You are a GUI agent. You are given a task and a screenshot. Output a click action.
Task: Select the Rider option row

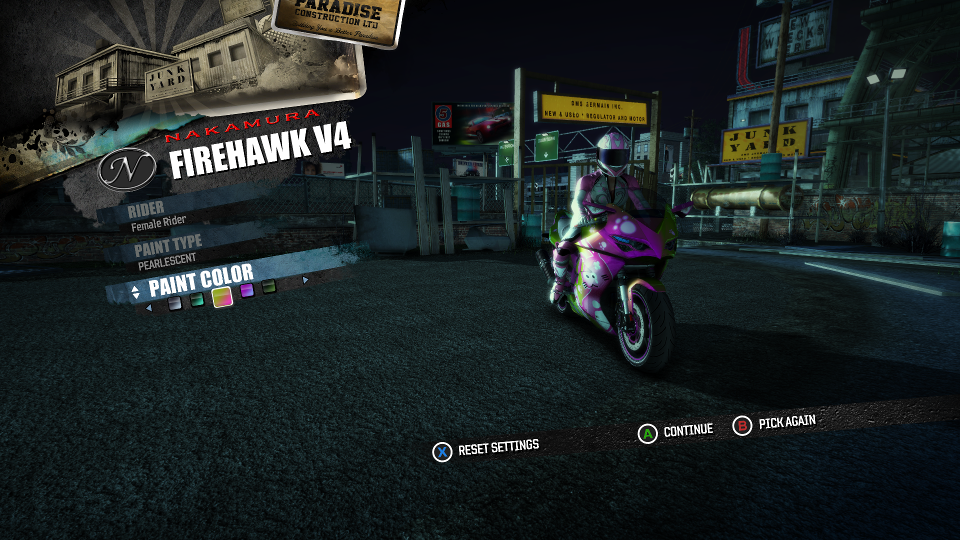point(160,217)
